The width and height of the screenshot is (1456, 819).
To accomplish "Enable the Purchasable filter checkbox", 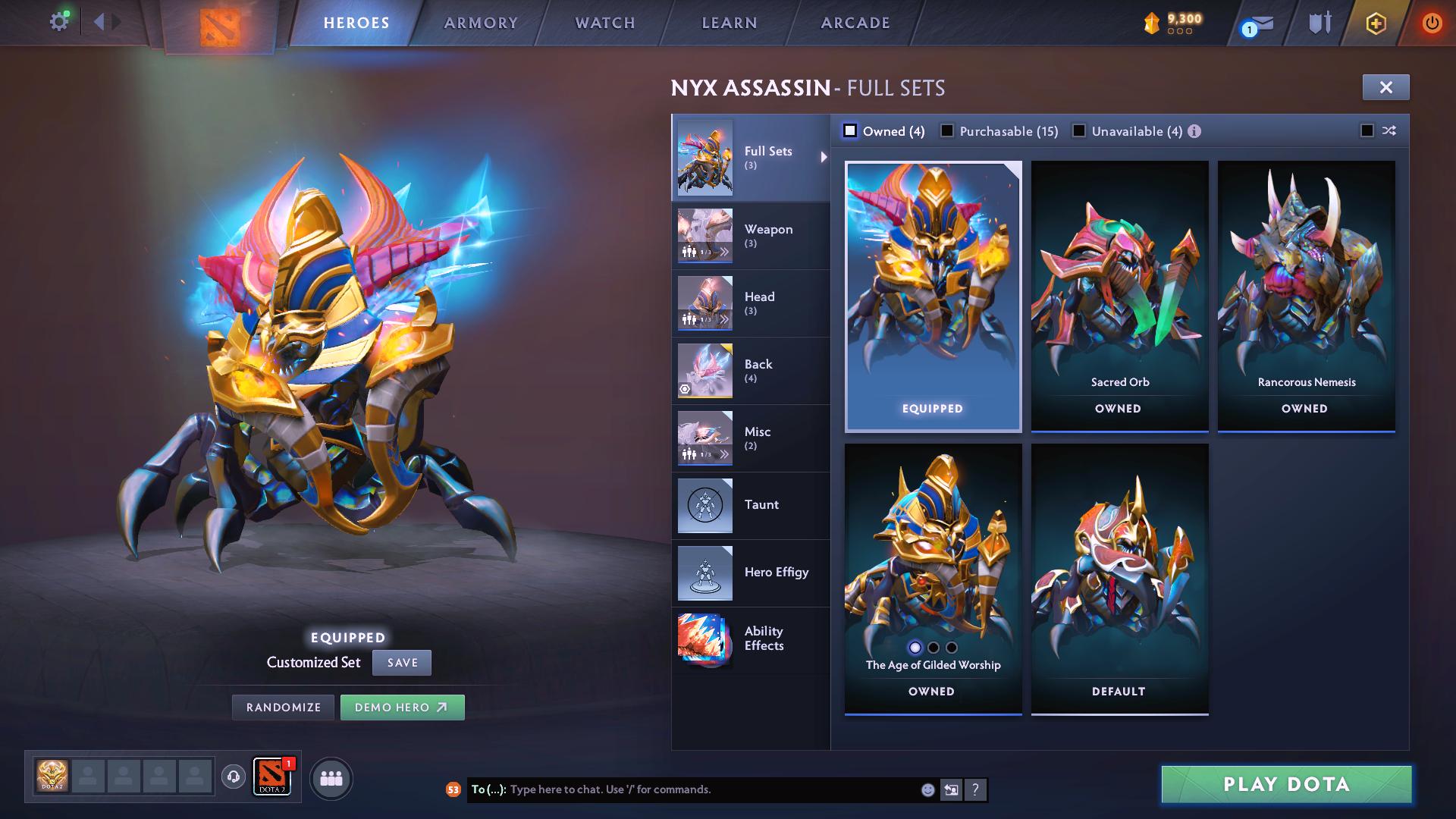I will click(947, 131).
